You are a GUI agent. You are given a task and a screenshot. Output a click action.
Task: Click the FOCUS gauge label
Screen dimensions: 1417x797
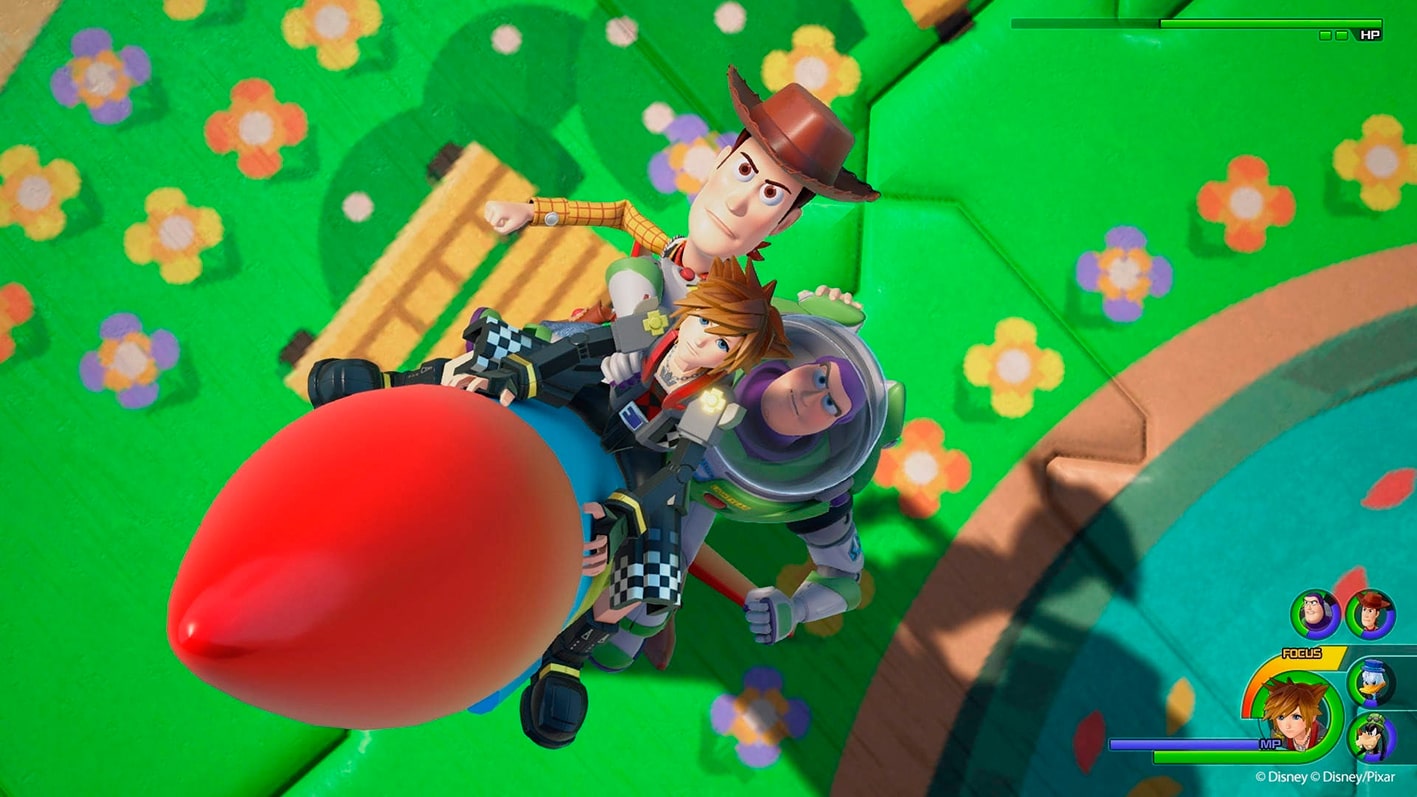tap(1302, 652)
